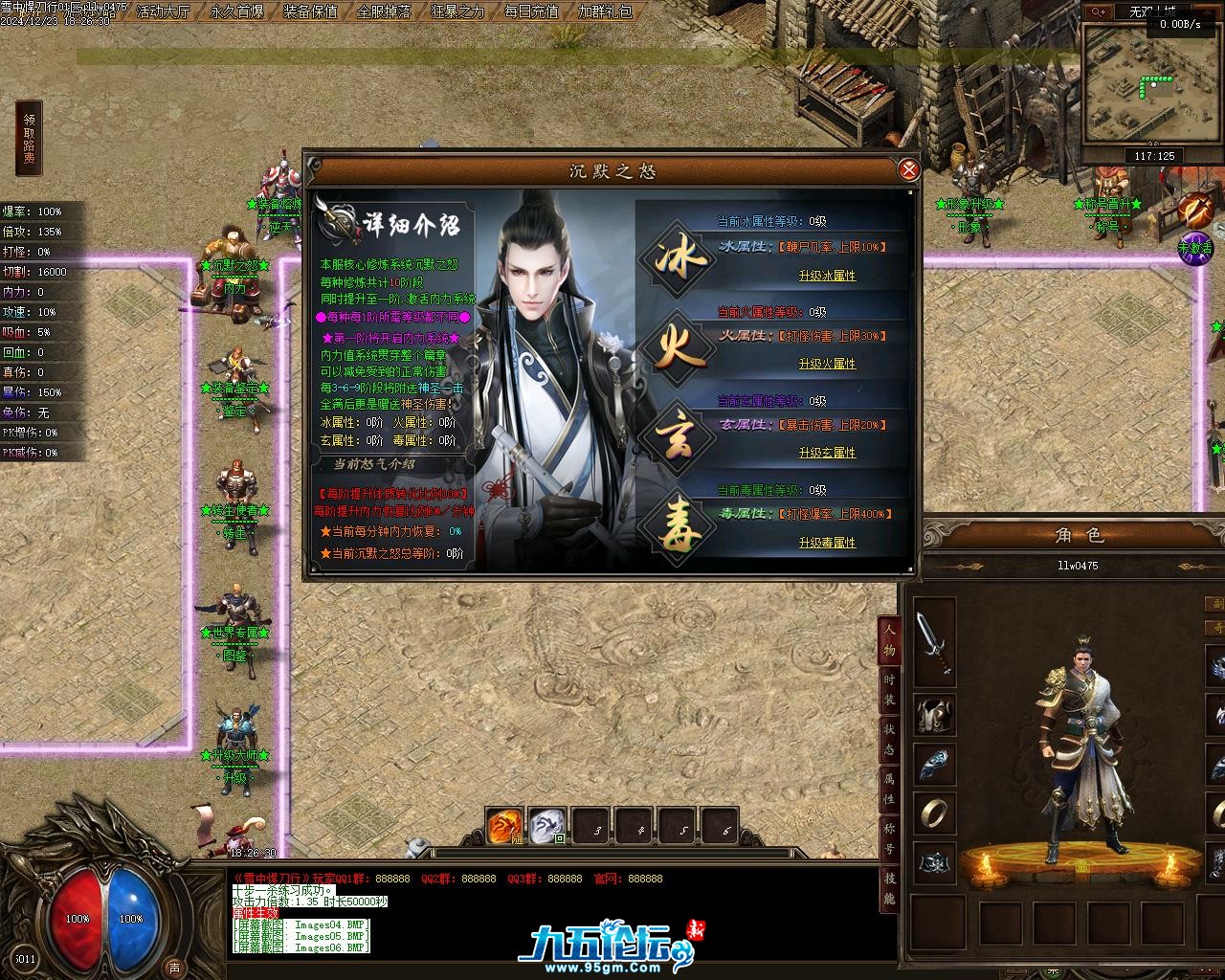This screenshot has width=1225, height=980.
Task: Switch to the 属性 tab
Action: [889, 787]
